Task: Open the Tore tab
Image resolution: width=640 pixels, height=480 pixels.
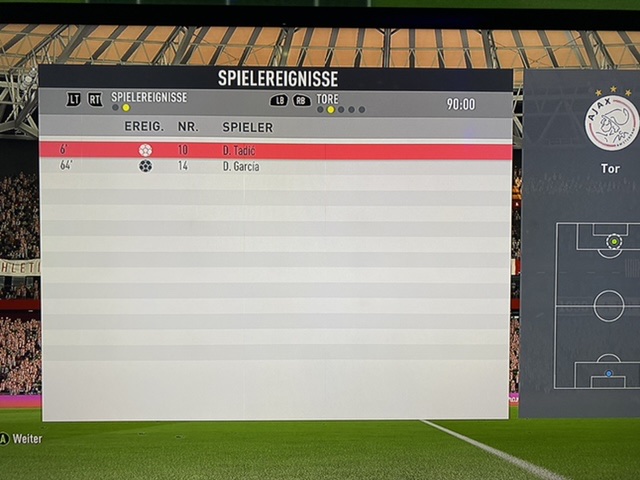Action: (327, 99)
